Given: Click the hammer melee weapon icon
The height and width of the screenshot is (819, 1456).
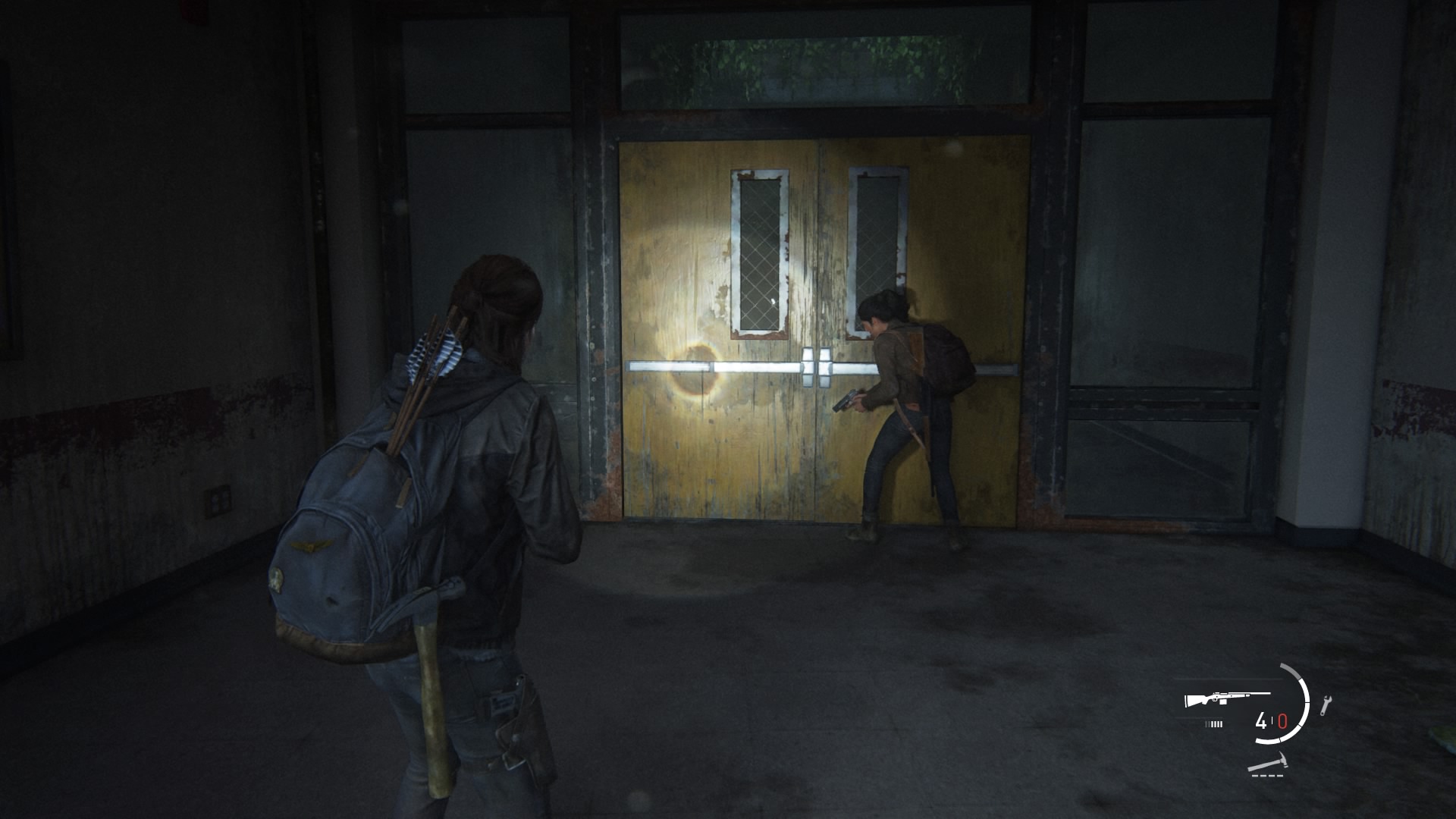Looking at the screenshot, I should click(x=1269, y=761).
